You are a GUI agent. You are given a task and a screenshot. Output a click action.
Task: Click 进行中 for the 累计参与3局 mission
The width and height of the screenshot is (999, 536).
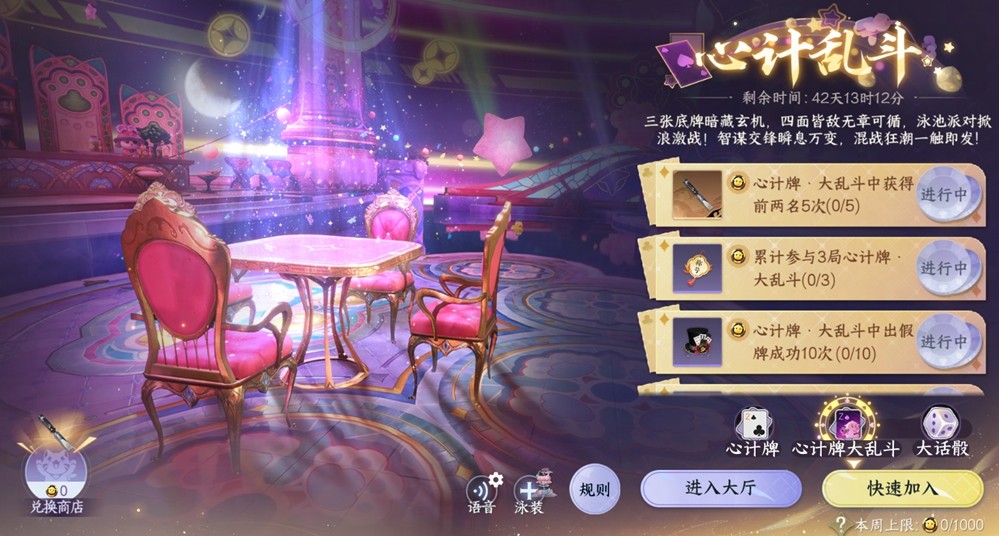coord(945,268)
